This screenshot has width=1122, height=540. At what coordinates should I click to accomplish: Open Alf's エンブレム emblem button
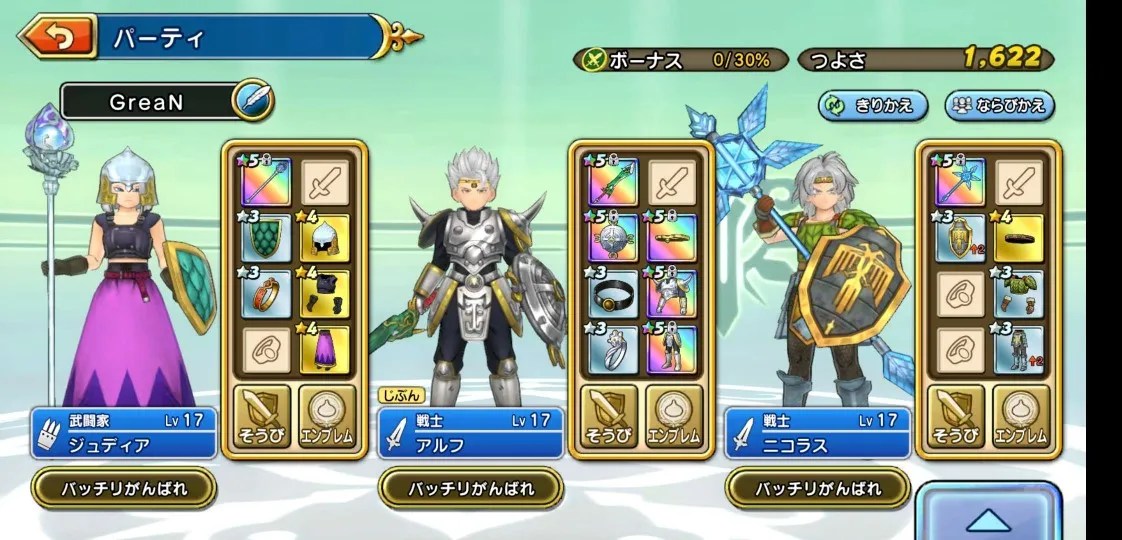tap(672, 414)
